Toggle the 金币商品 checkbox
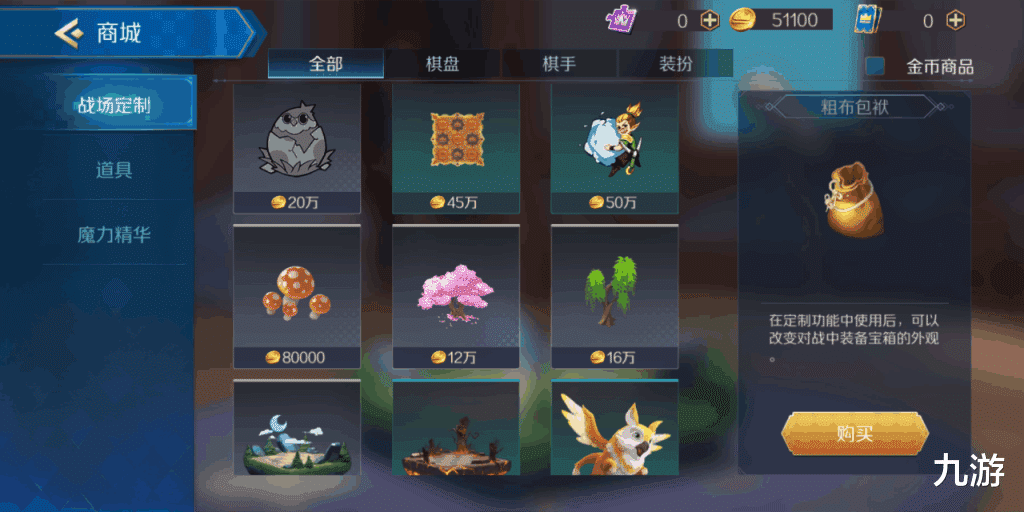The height and width of the screenshot is (512, 1024). pos(876,66)
